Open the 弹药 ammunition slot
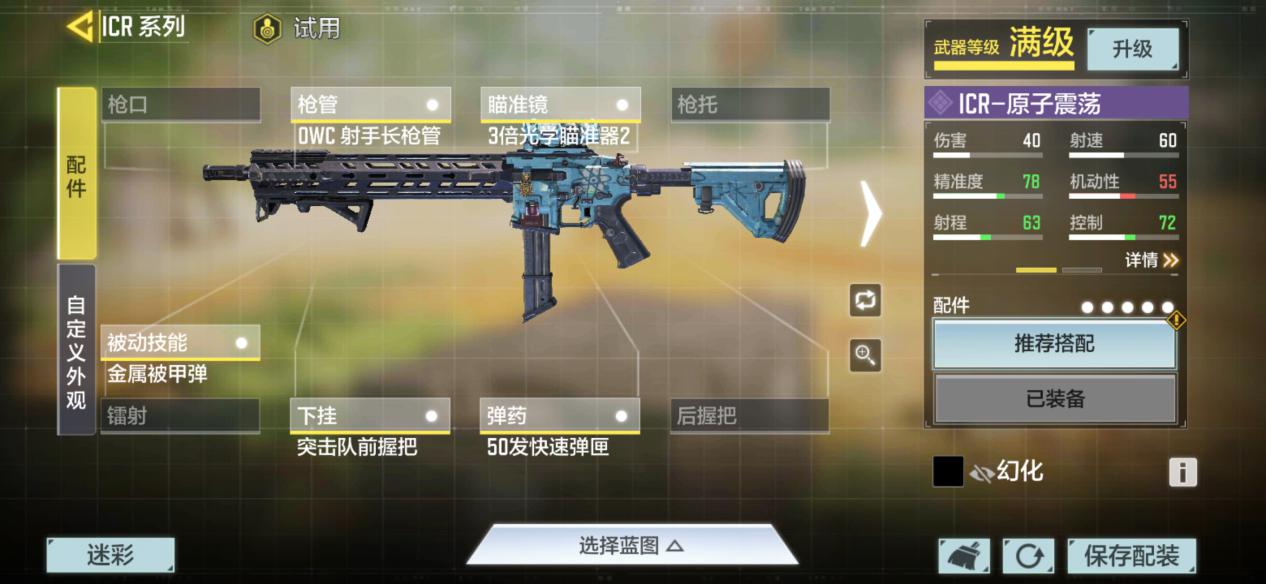The width and height of the screenshot is (1266, 584). (x=560, y=416)
